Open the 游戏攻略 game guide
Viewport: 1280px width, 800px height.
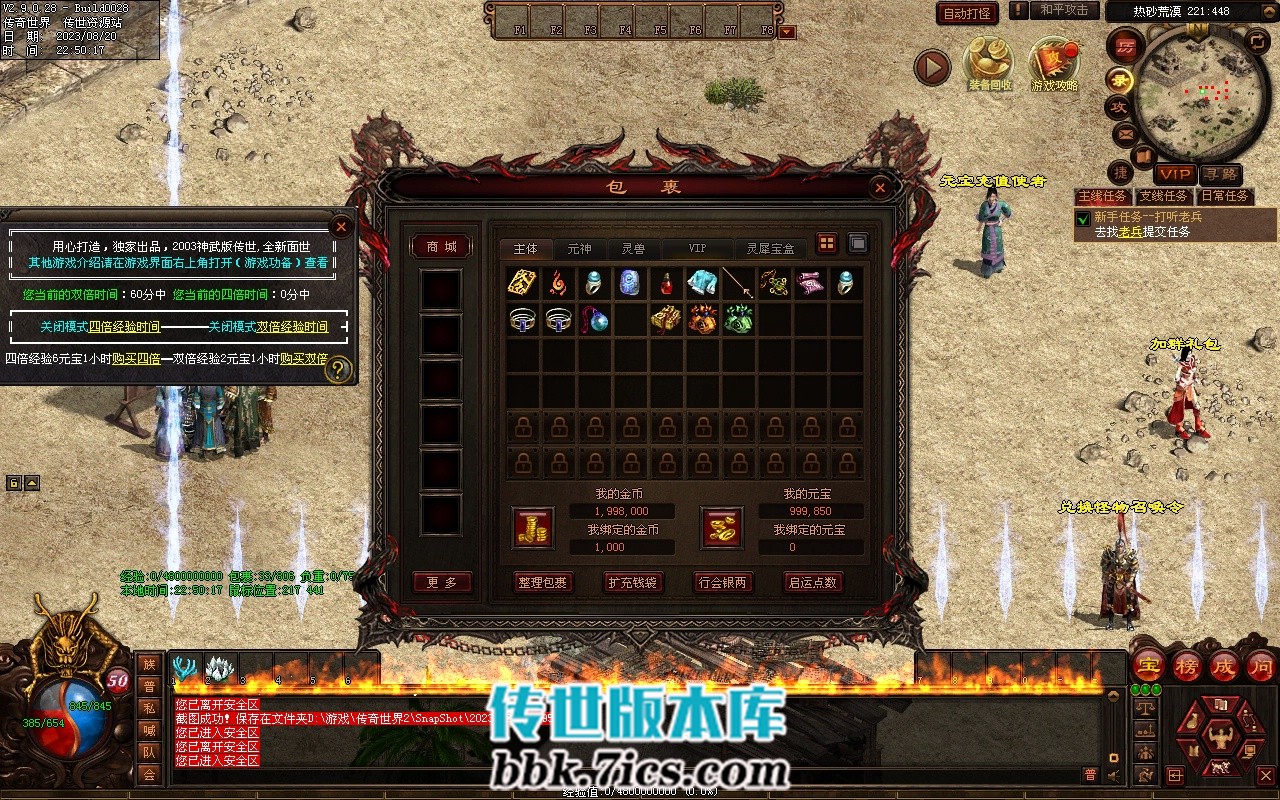click(x=1054, y=62)
